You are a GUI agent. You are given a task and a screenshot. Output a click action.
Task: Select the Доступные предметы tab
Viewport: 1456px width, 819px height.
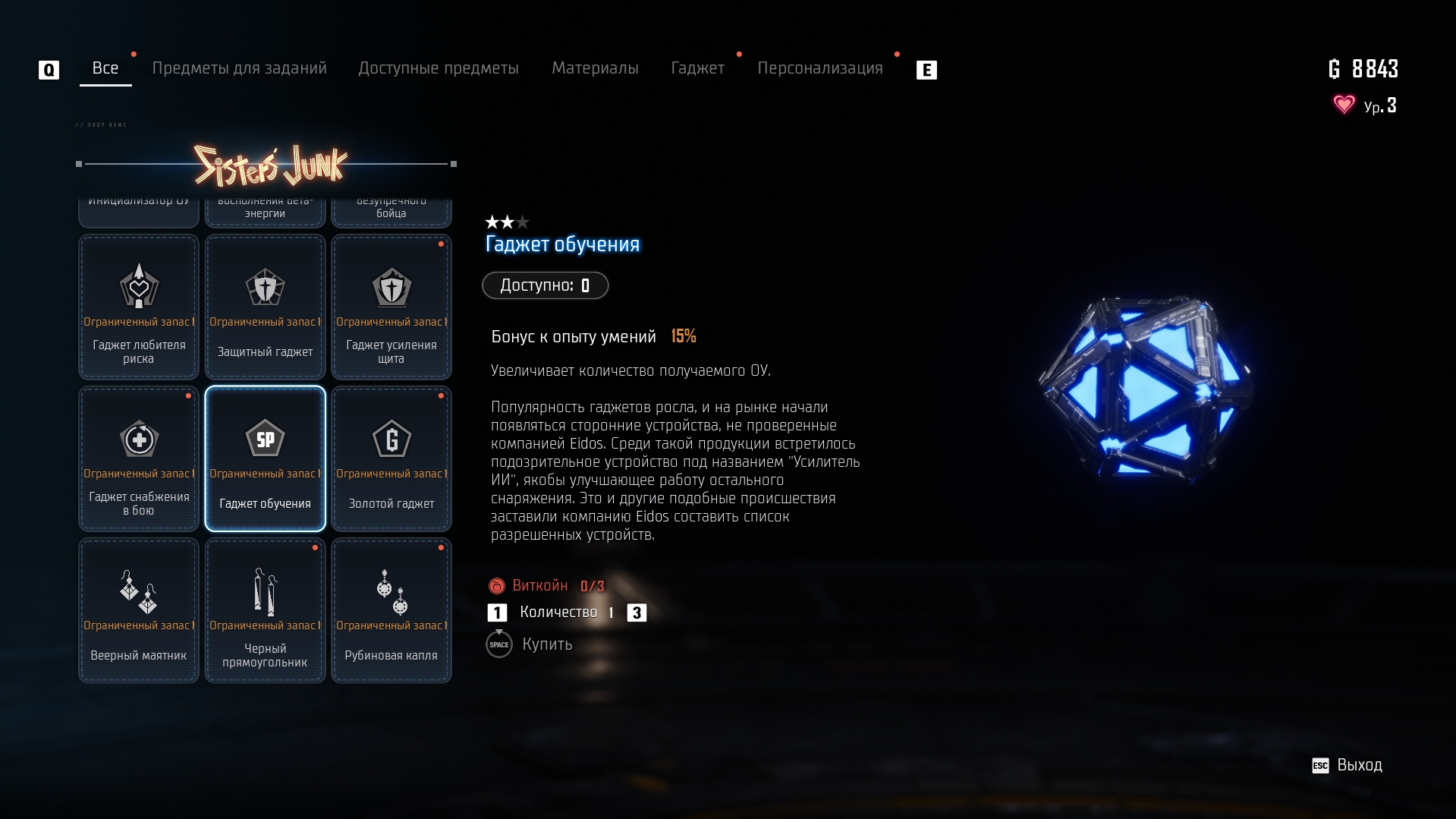(439, 68)
